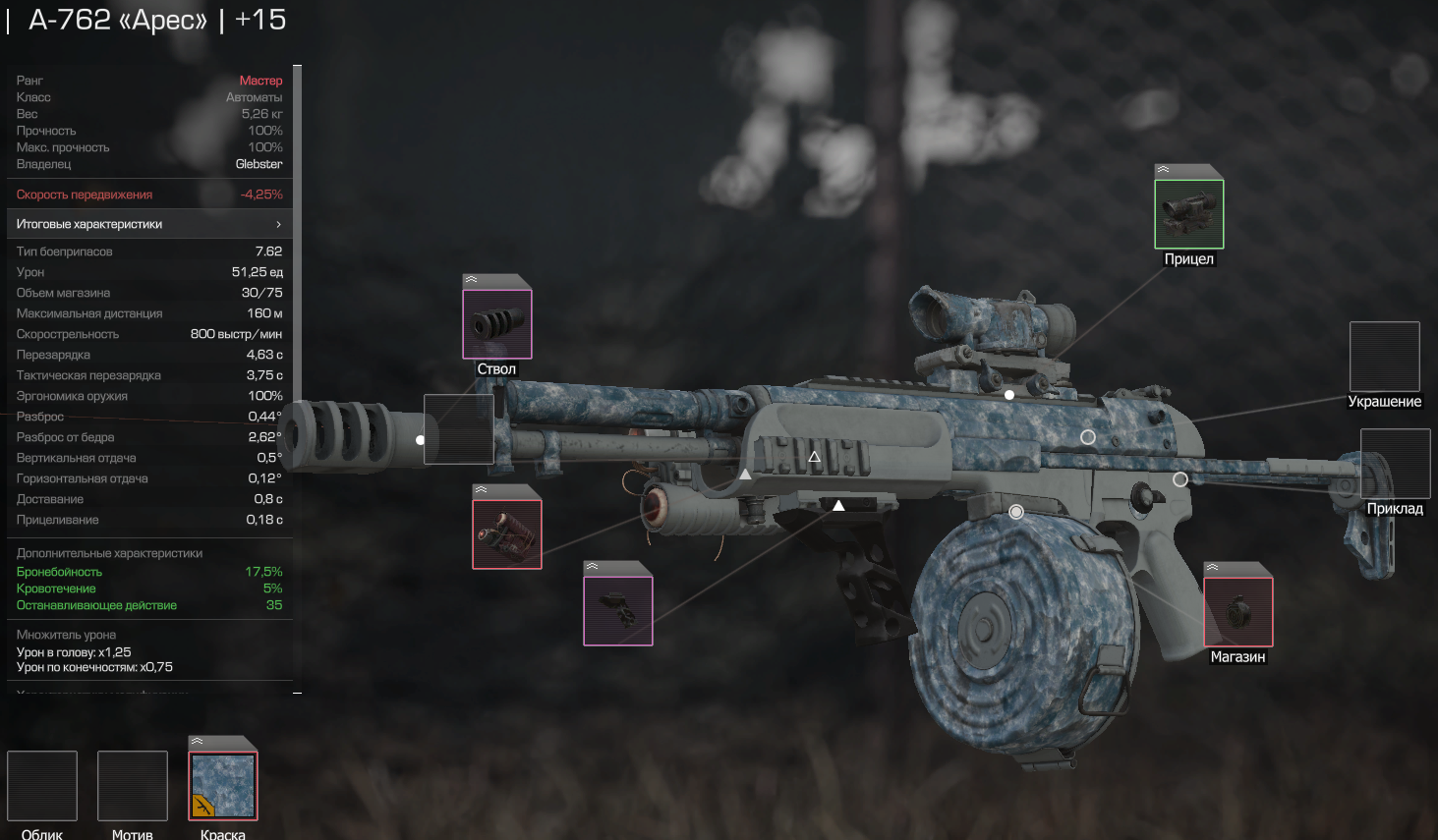Open the empty Мотив pattern slot
Image resolution: width=1438 pixels, height=840 pixels.
(x=133, y=786)
